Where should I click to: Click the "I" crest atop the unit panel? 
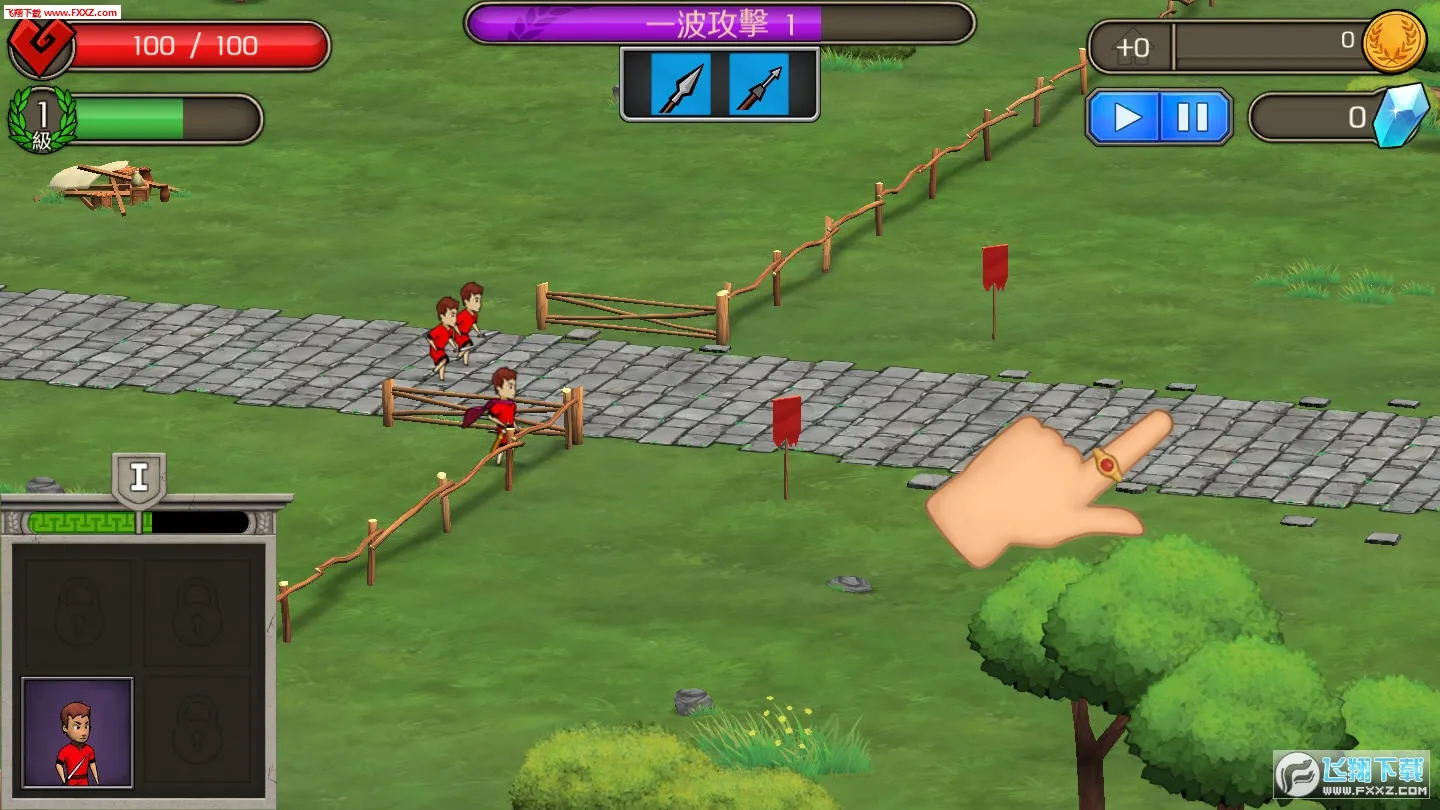pyautogui.click(x=137, y=478)
